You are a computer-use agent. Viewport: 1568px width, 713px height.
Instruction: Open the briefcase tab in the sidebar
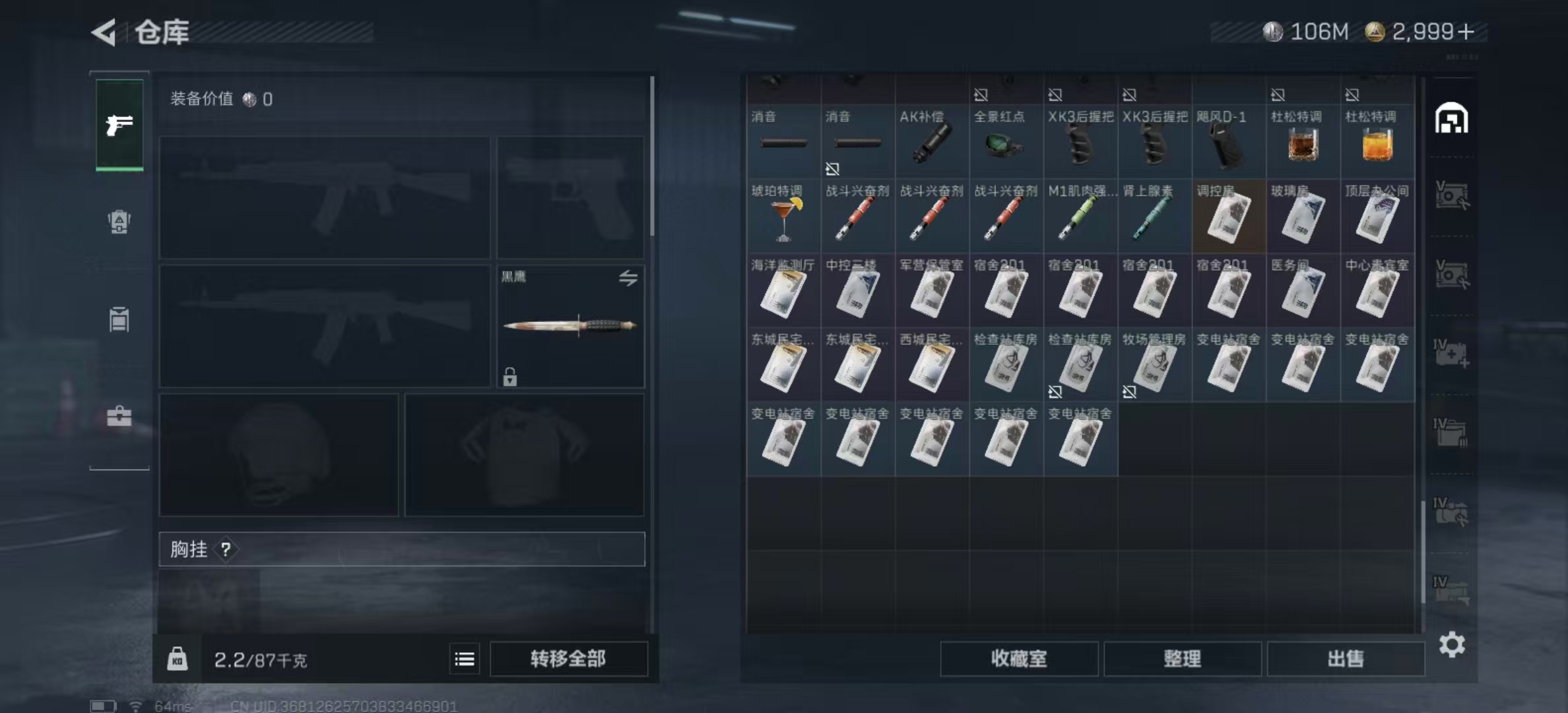tap(119, 416)
